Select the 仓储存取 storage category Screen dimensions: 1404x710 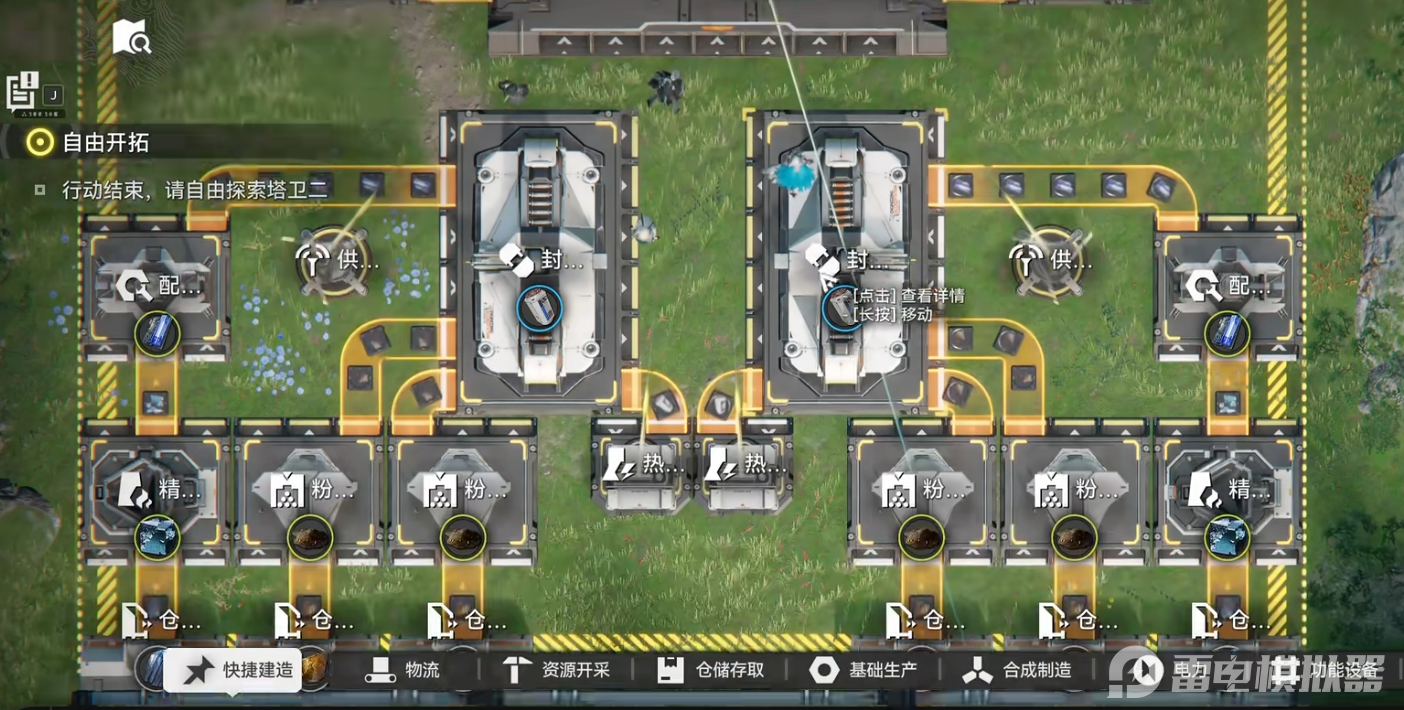712,670
